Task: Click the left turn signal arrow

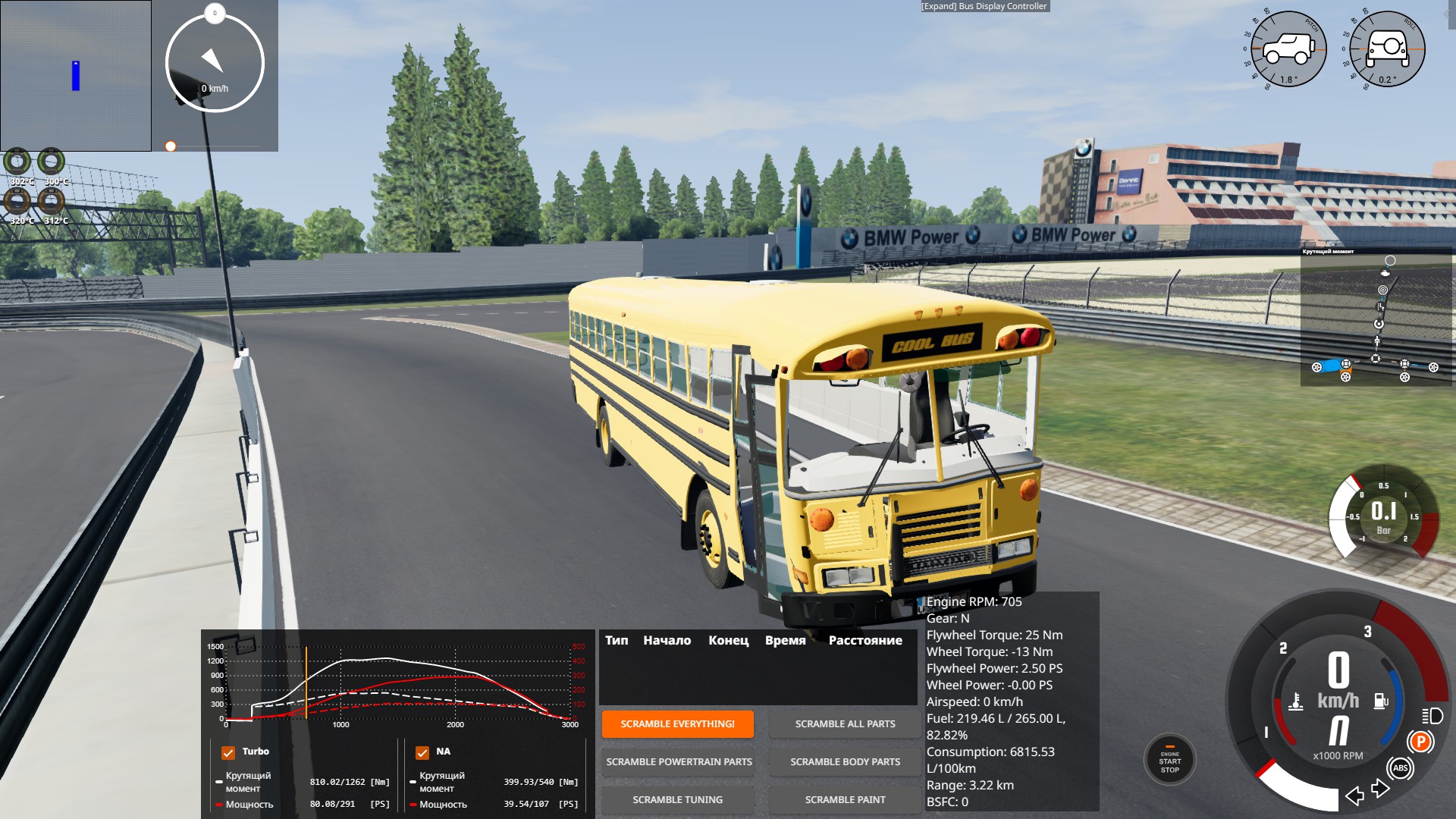Action: (x=1354, y=795)
